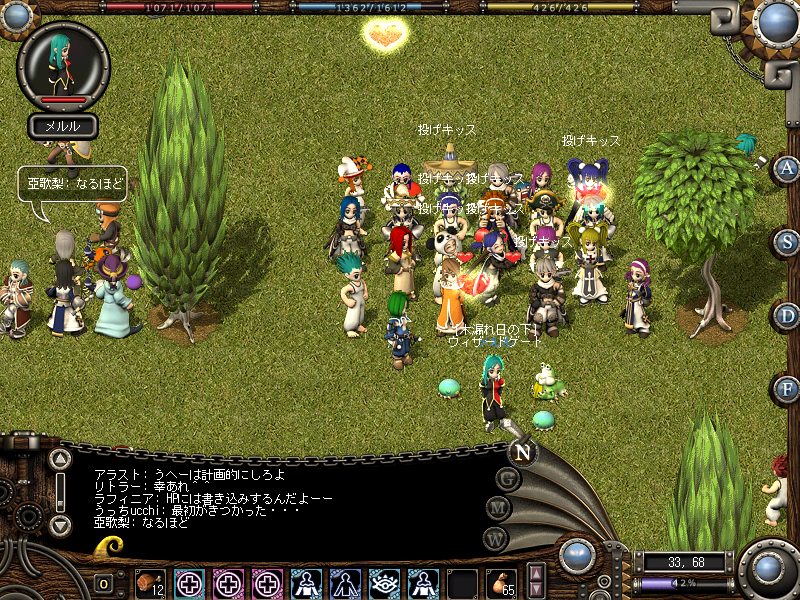
Task: Switch hotbar page with up arrow
Action: [536, 574]
